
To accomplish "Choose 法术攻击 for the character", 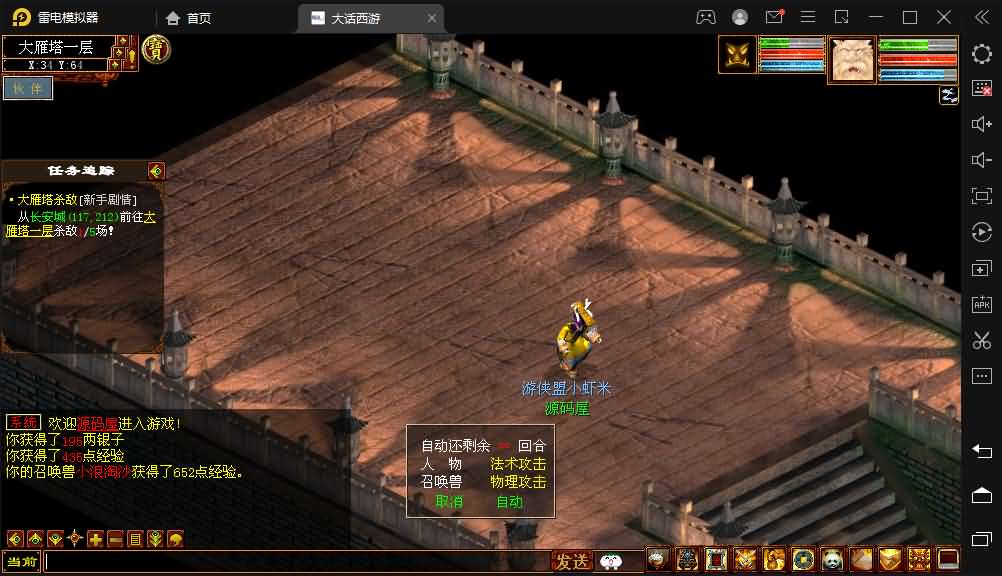I will 518,464.
